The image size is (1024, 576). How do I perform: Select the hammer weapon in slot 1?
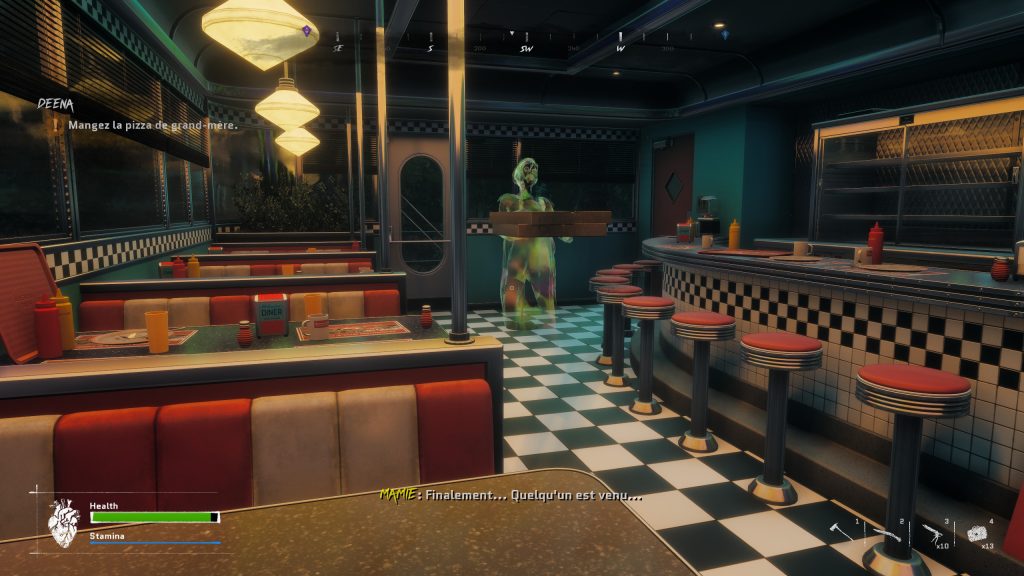(x=842, y=534)
